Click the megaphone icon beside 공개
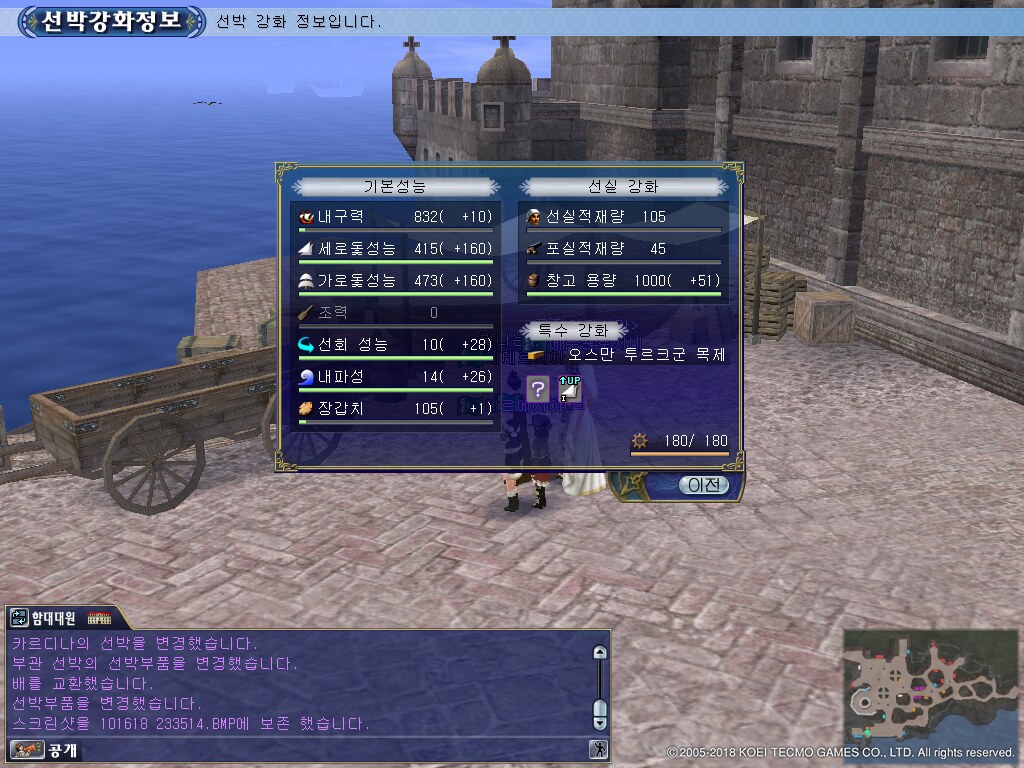The image size is (1024, 768). pyautogui.click(x=22, y=749)
